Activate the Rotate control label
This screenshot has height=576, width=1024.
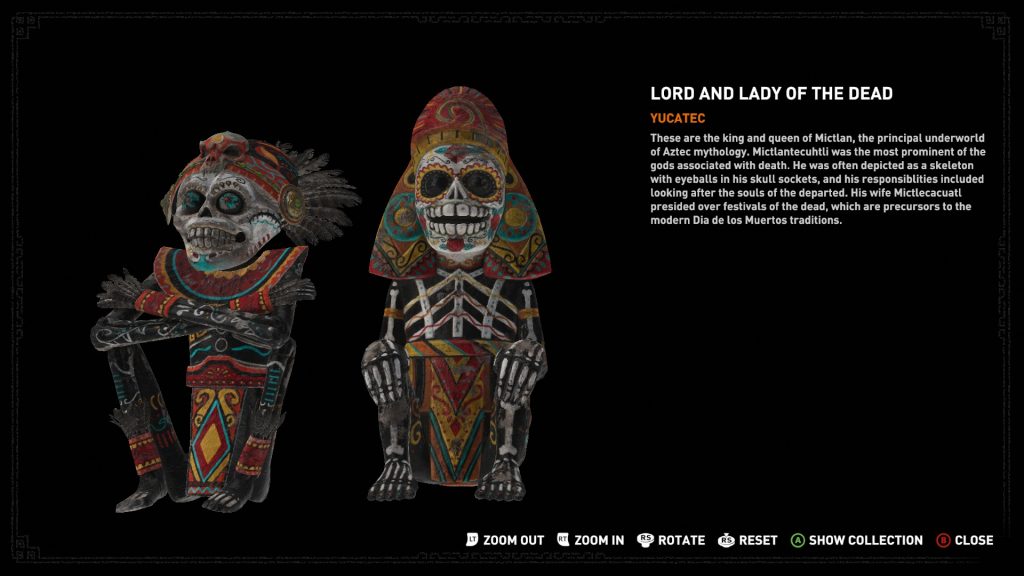coord(671,540)
